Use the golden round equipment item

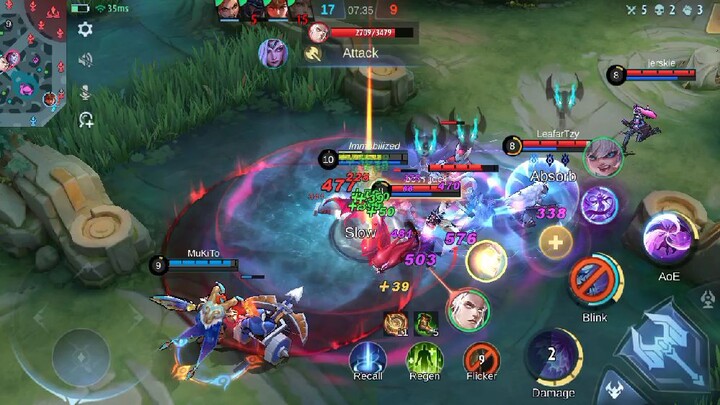point(397,322)
